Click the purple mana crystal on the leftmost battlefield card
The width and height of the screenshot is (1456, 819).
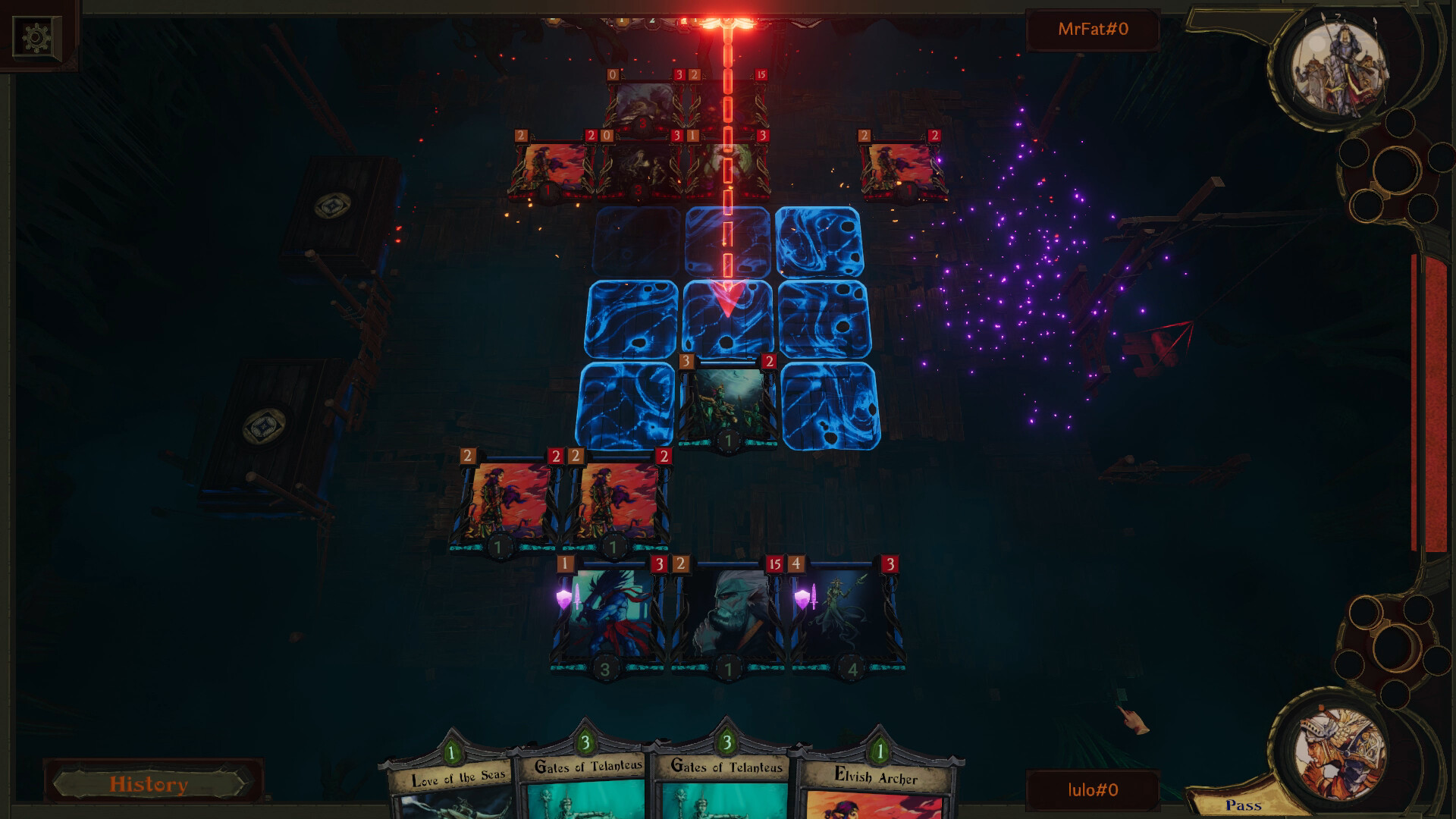[x=563, y=600]
